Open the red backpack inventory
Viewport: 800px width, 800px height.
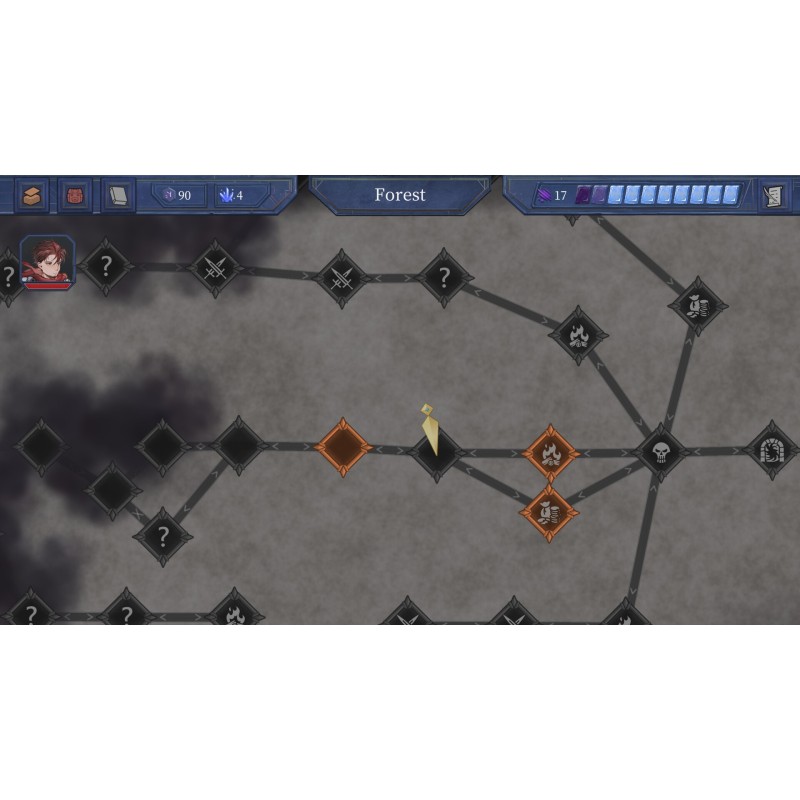coord(75,195)
